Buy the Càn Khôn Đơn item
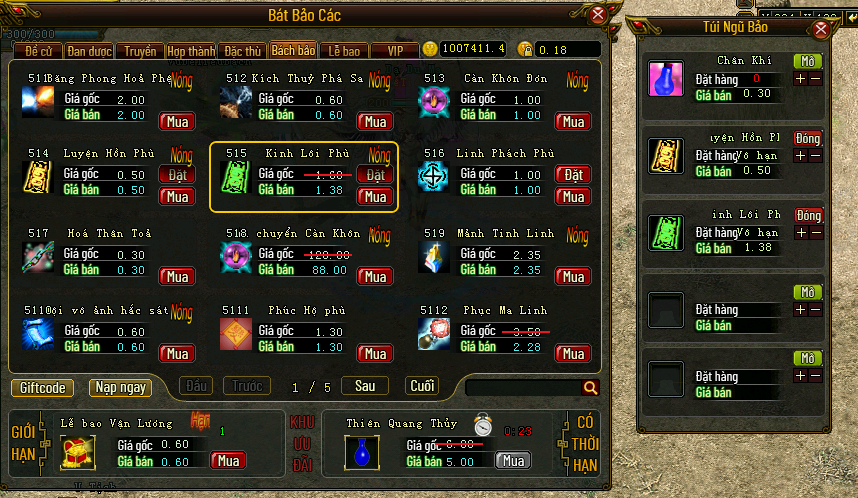The width and height of the screenshot is (858, 498). point(573,121)
